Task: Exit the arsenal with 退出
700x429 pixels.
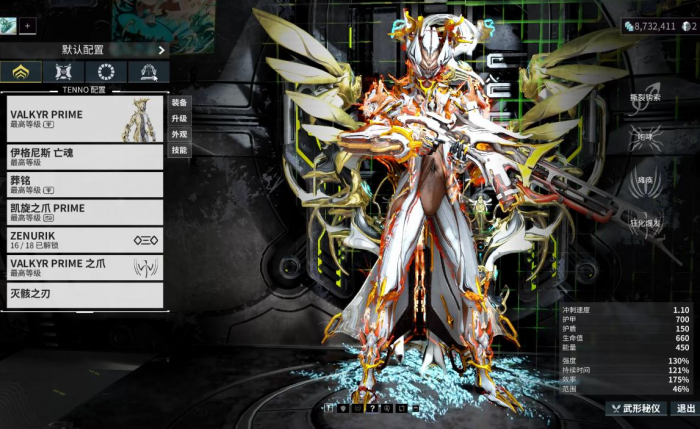Action: (685, 408)
